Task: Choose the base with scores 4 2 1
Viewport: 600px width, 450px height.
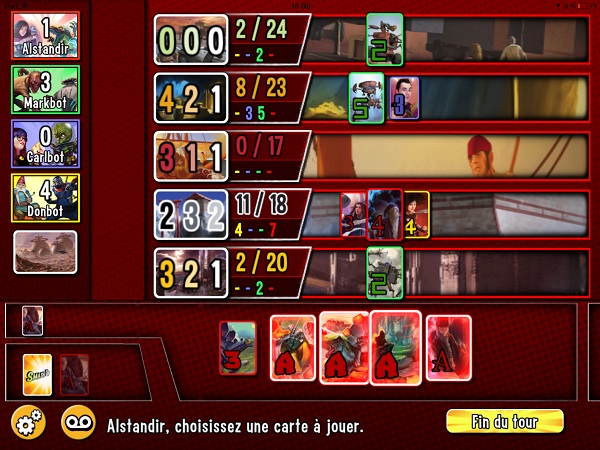Action: (190, 98)
